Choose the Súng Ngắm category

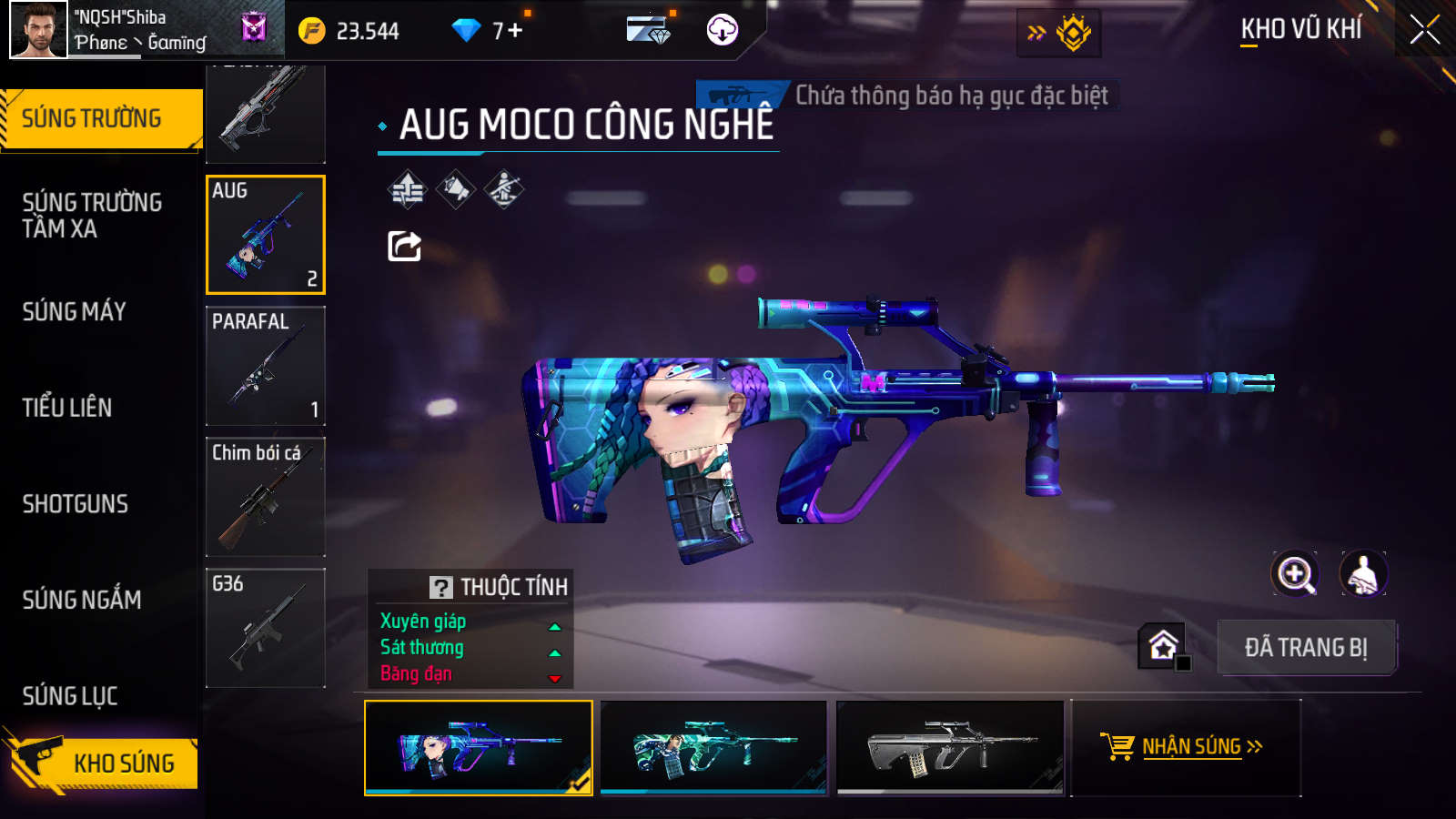[82, 600]
